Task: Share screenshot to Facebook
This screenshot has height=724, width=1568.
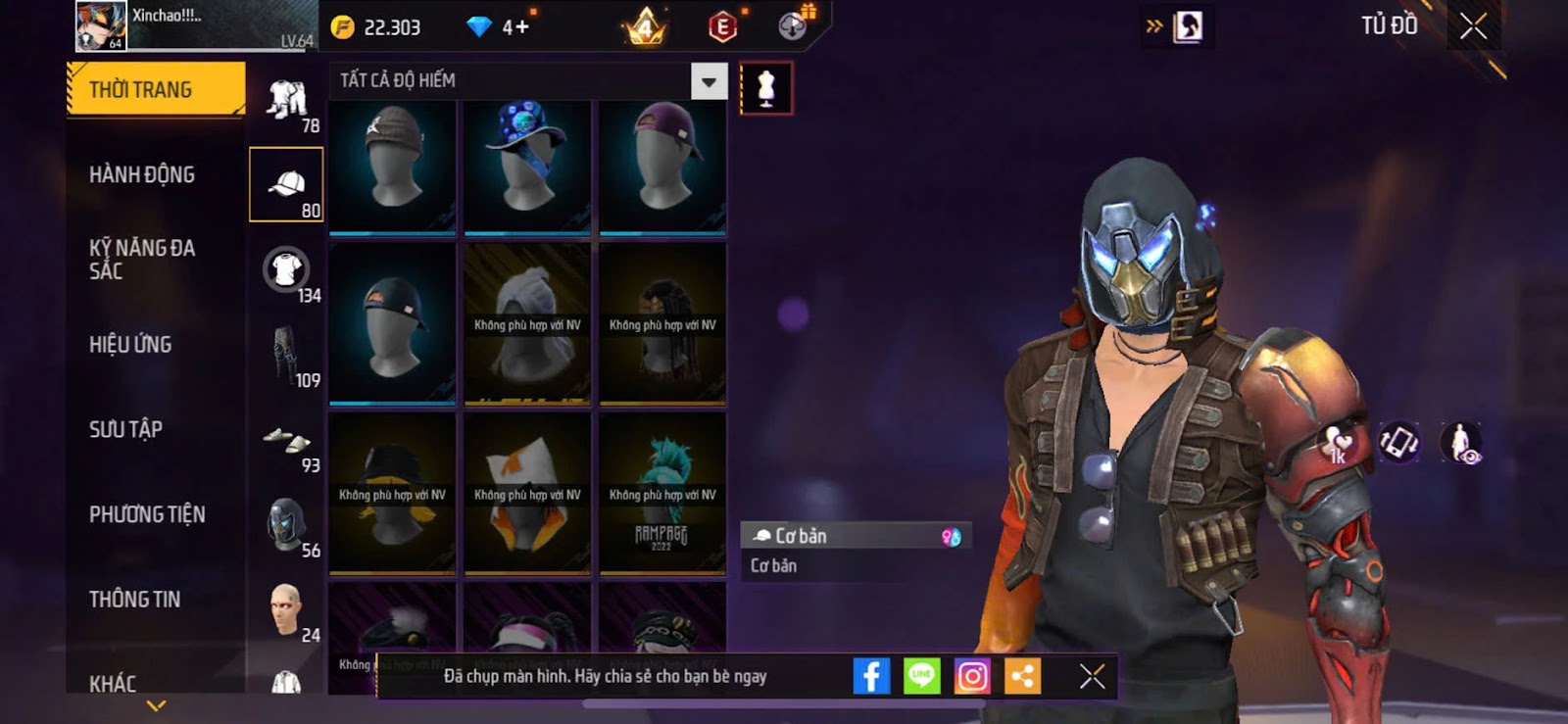Action: pos(871,676)
